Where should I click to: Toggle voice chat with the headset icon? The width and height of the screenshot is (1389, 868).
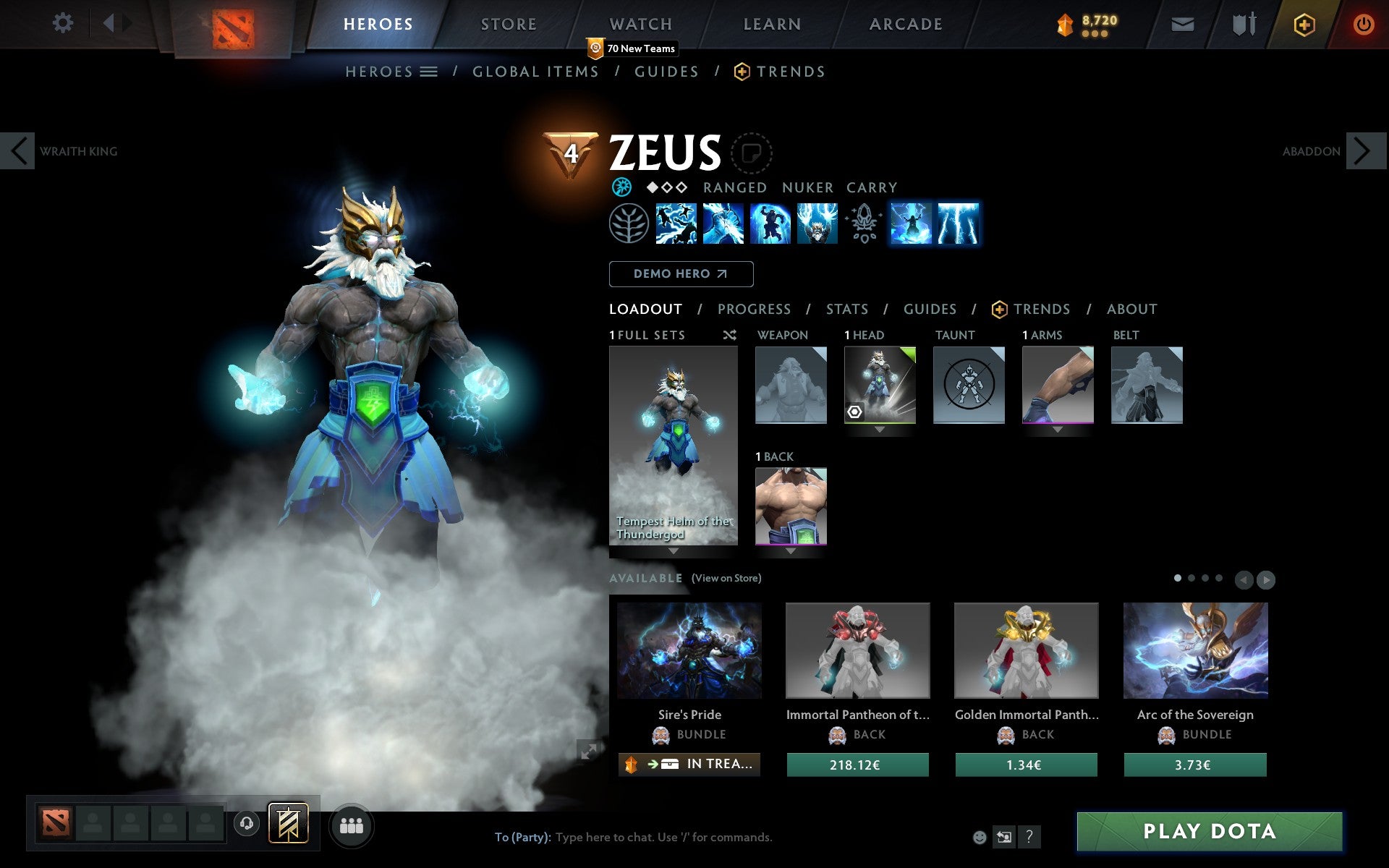click(x=247, y=822)
